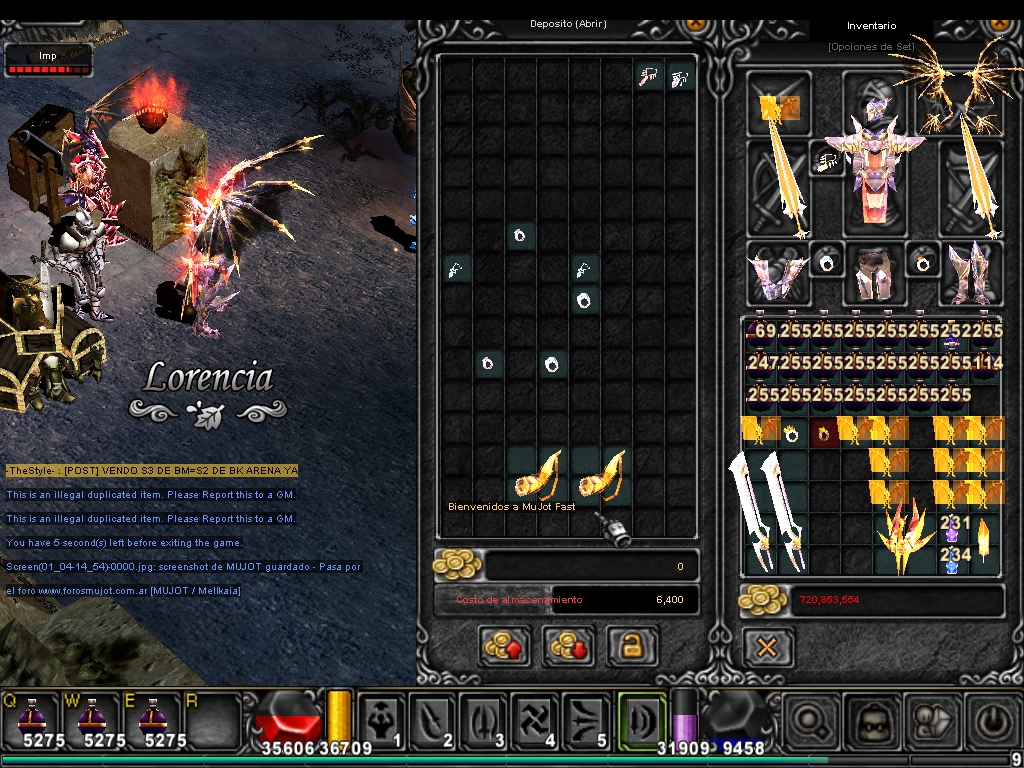
Task: Activate skill slot number 1
Action: (x=383, y=720)
